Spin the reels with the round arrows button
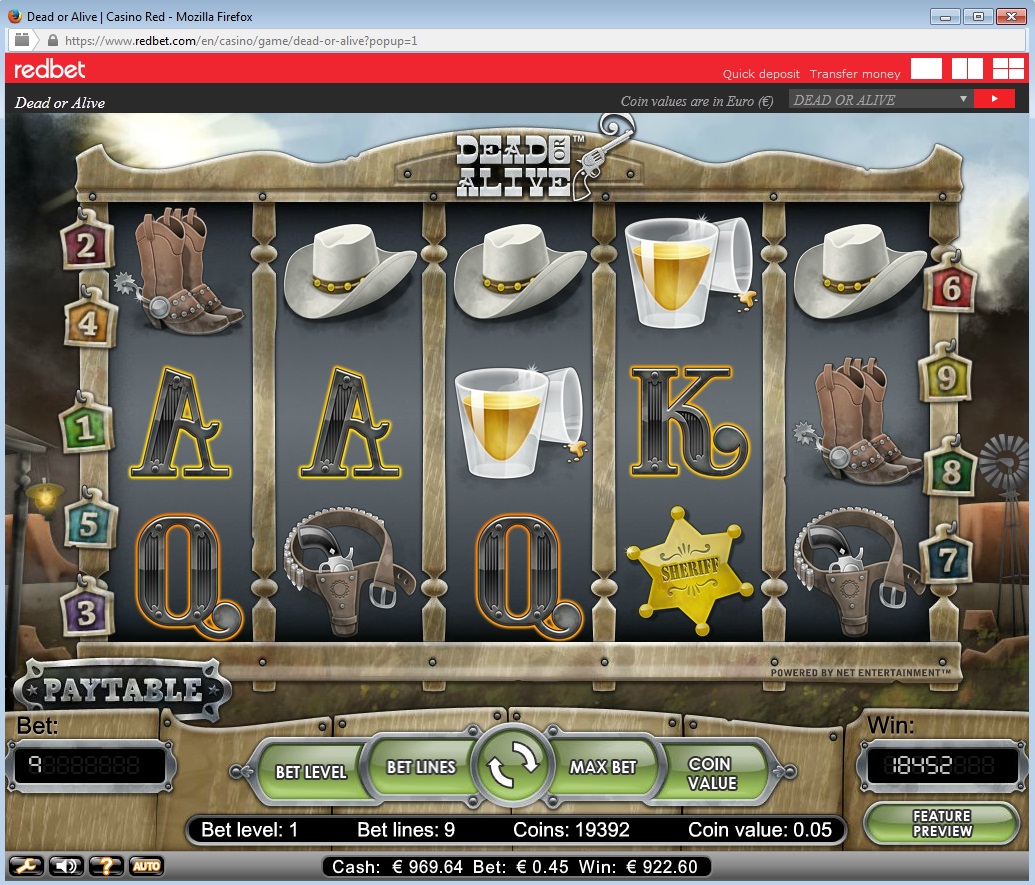The width and height of the screenshot is (1035, 885). pos(512,767)
